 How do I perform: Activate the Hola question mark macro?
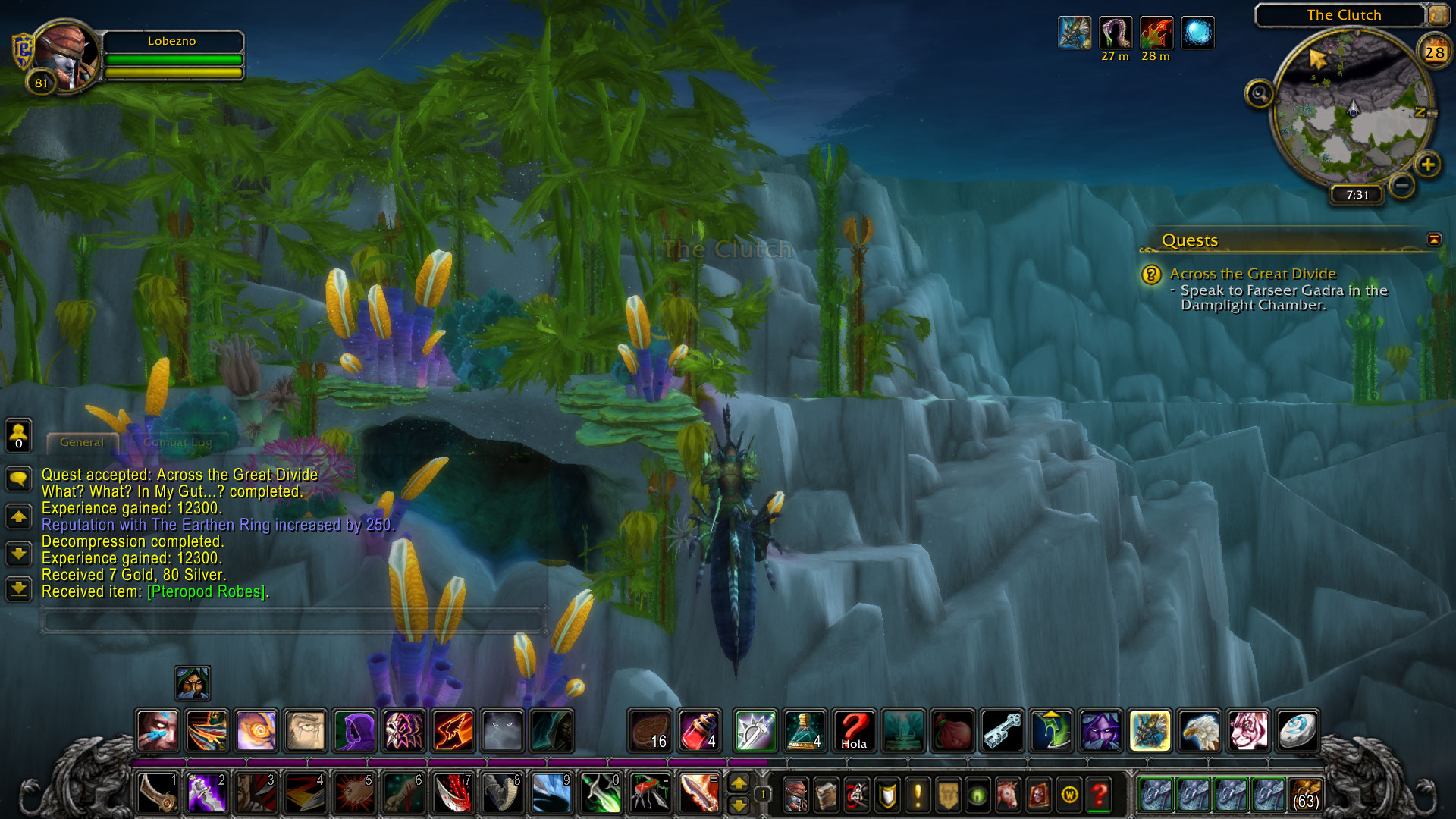click(854, 730)
